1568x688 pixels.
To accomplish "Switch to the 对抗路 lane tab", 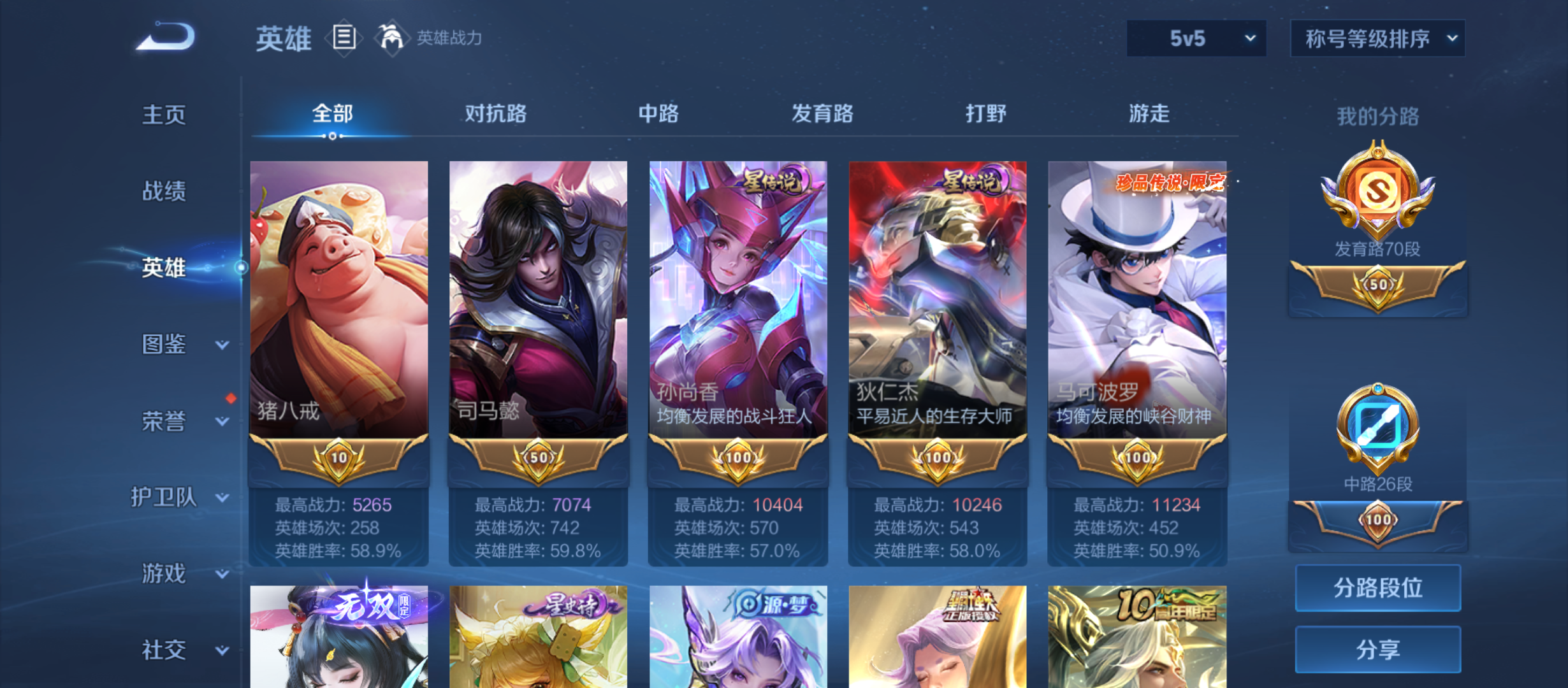I will [495, 114].
